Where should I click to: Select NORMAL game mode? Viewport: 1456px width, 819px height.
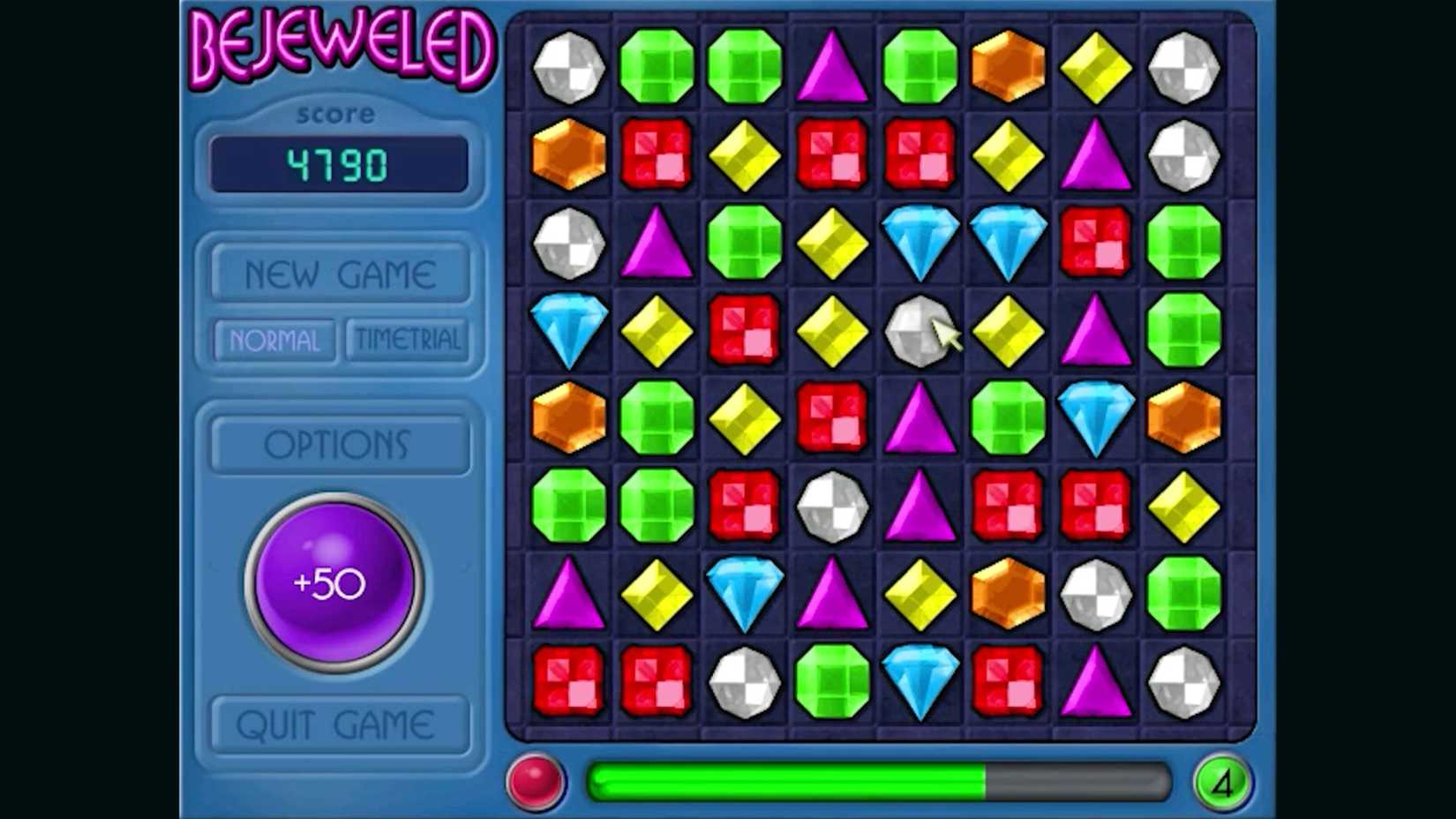click(273, 341)
